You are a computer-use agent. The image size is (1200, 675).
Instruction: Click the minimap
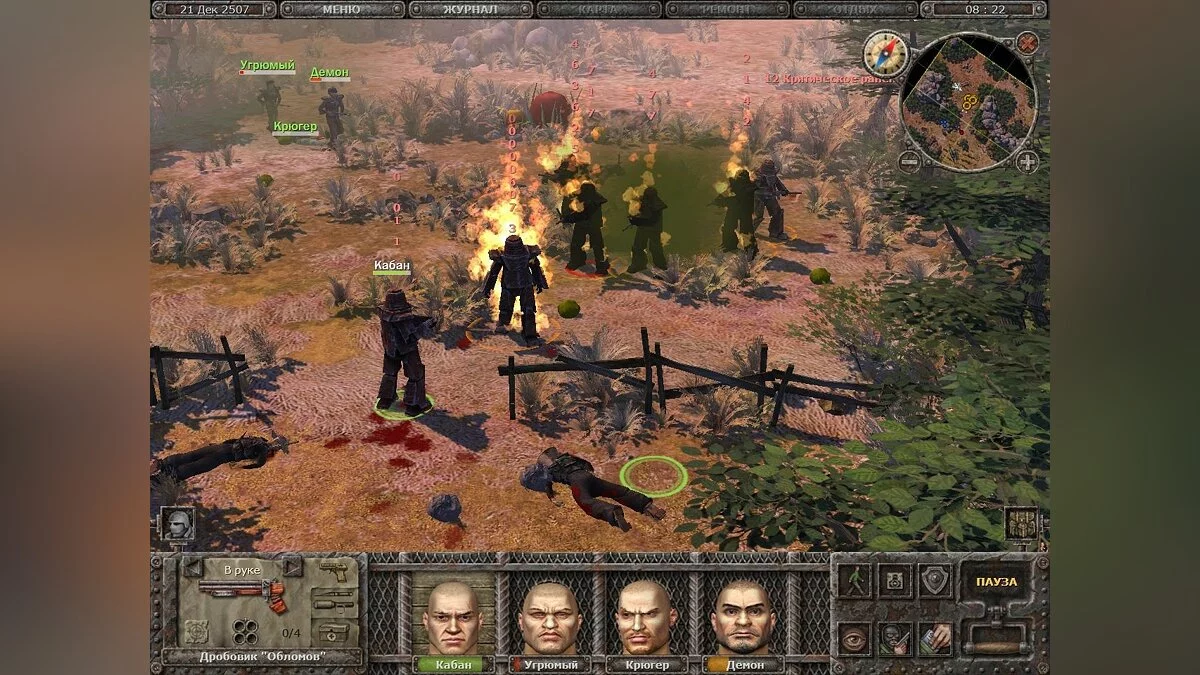[x=967, y=100]
